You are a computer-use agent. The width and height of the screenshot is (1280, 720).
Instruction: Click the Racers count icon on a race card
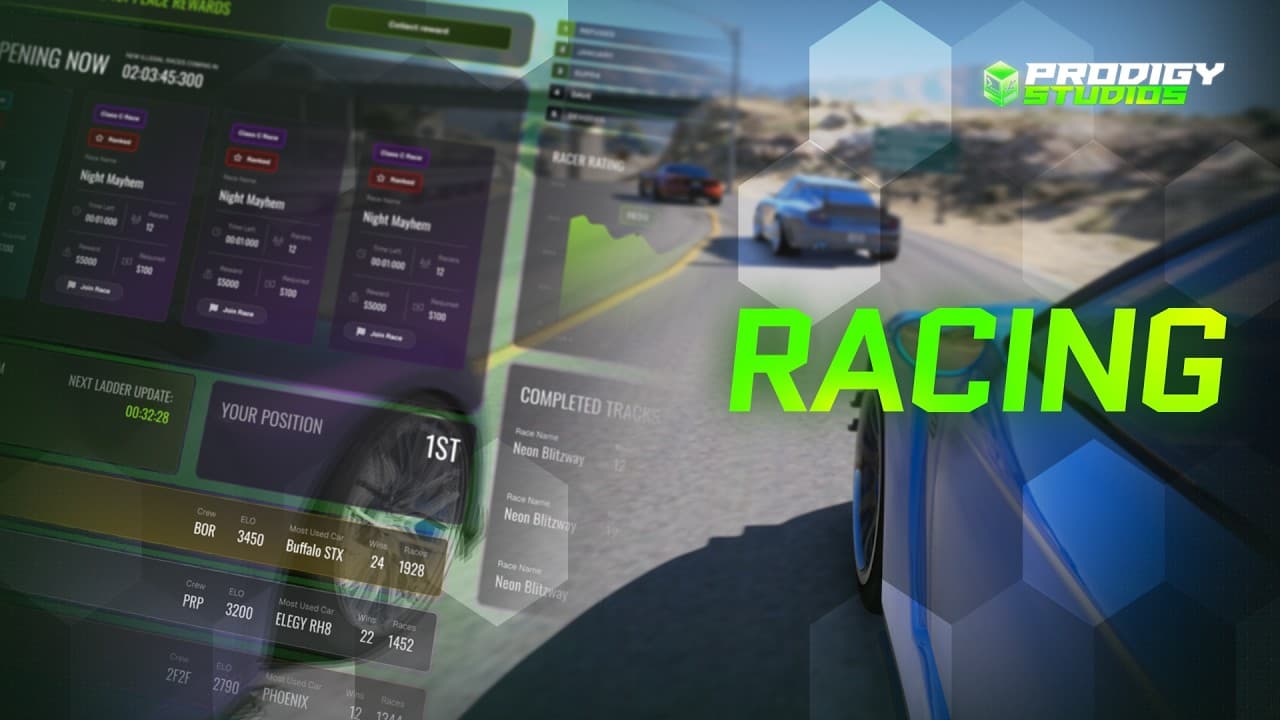275,240
